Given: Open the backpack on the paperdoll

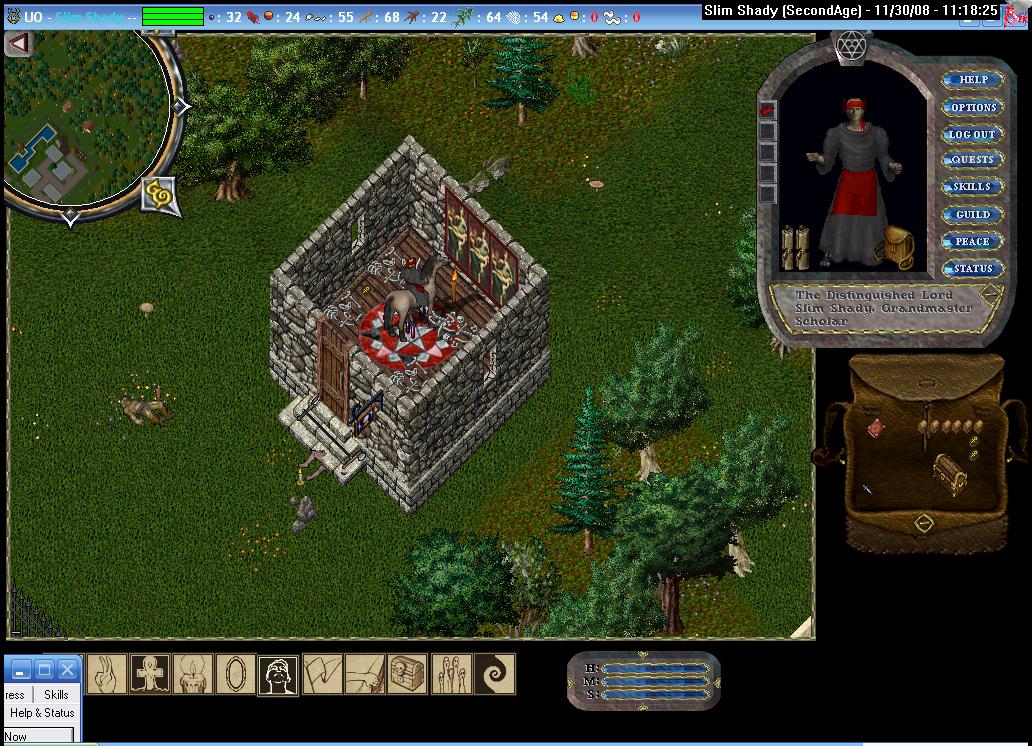Looking at the screenshot, I should click(892, 247).
